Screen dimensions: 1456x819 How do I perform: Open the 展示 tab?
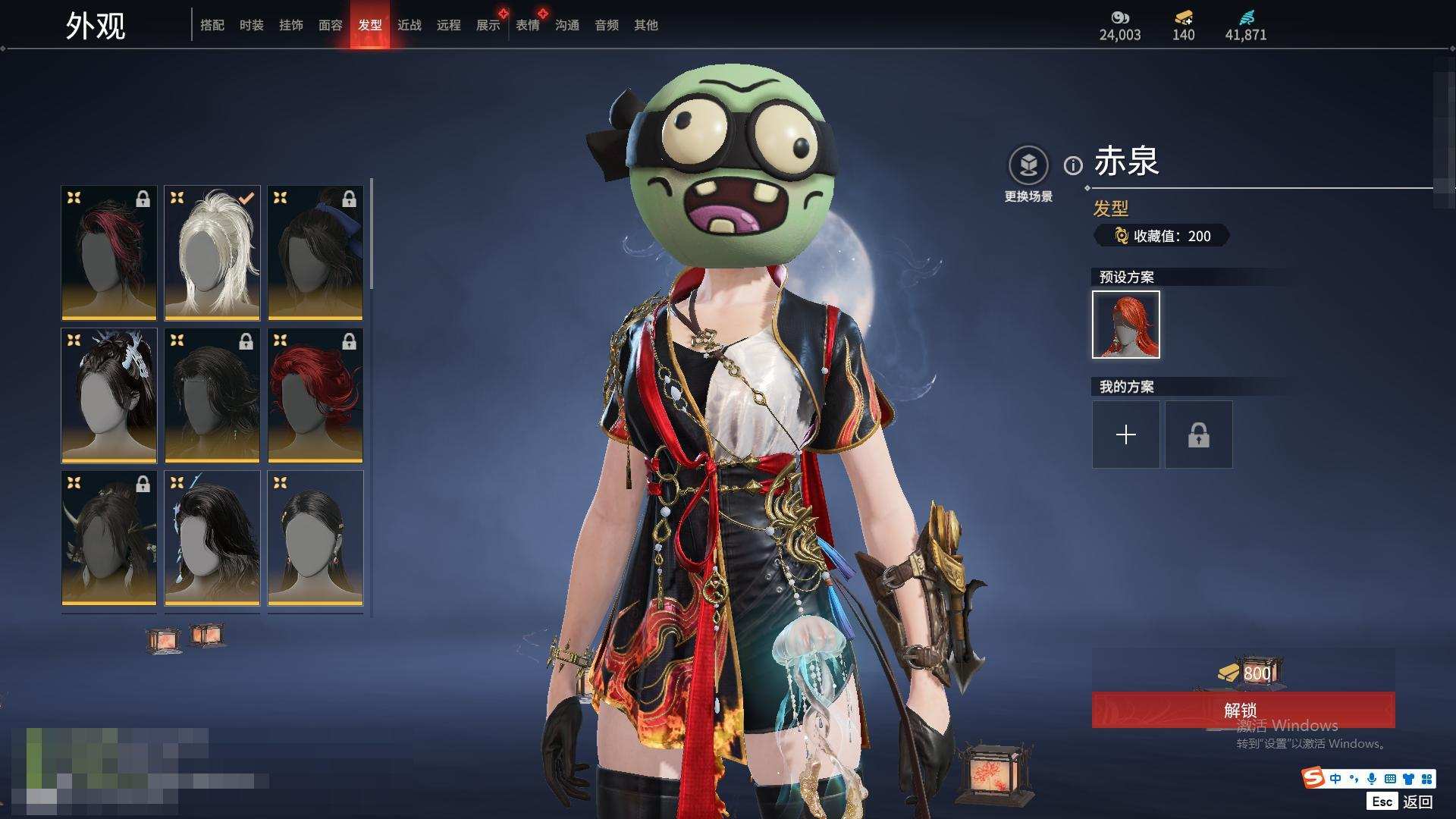[x=488, y=25]
